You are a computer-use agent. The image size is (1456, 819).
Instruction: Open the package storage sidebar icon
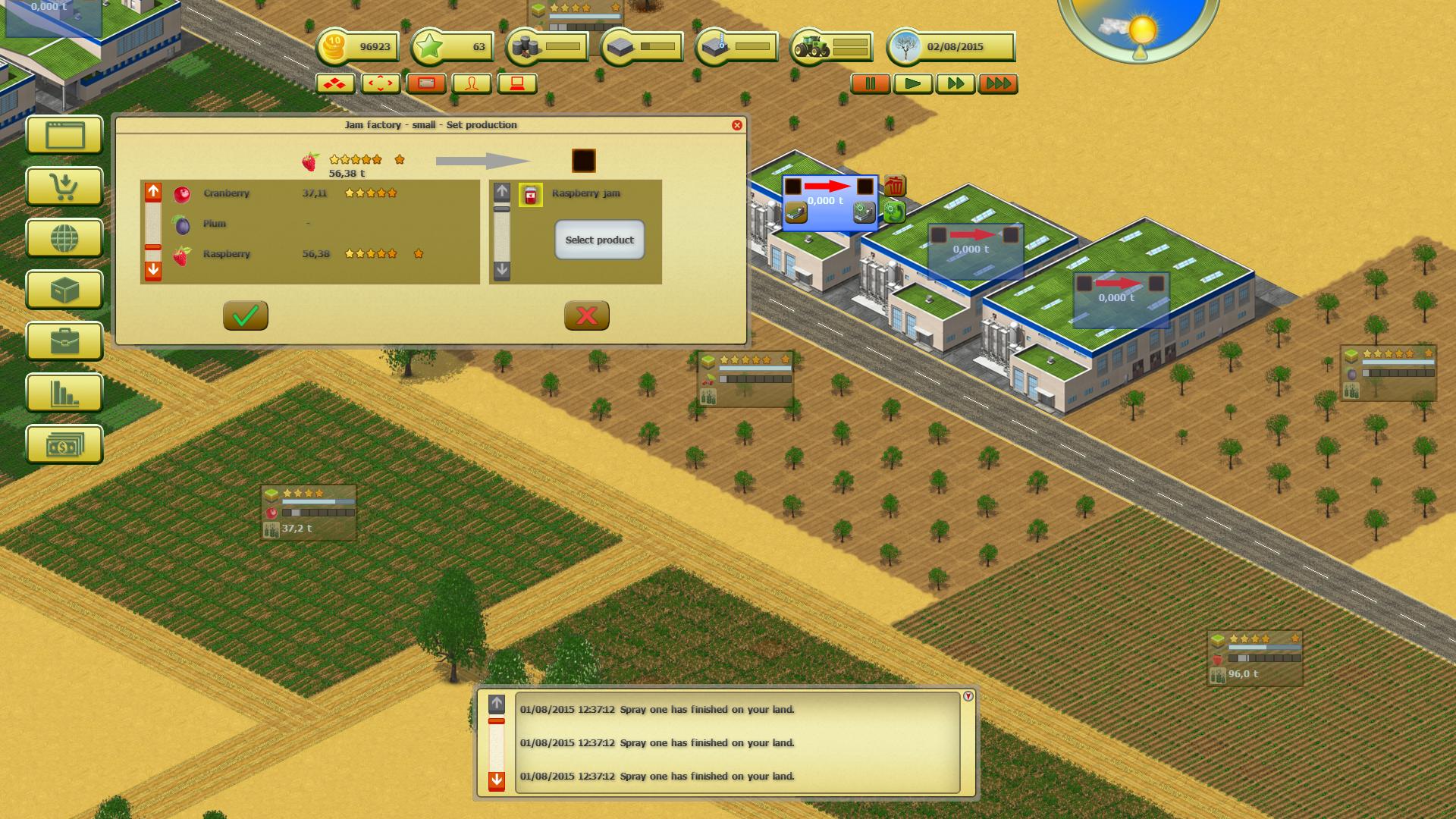[x=64, y=290]
